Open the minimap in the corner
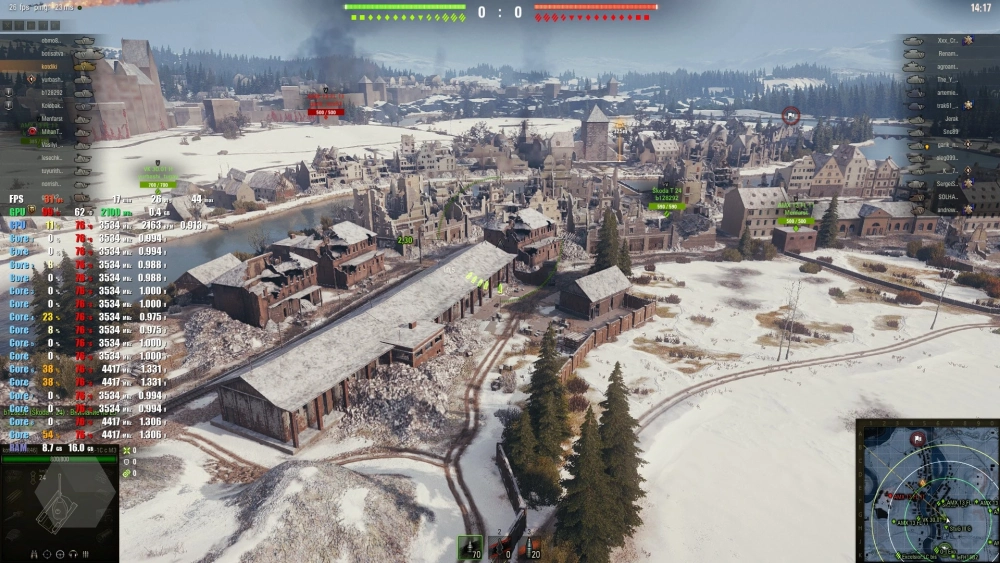The width and height of the screenshot is (1000, 563). point(927,490)
